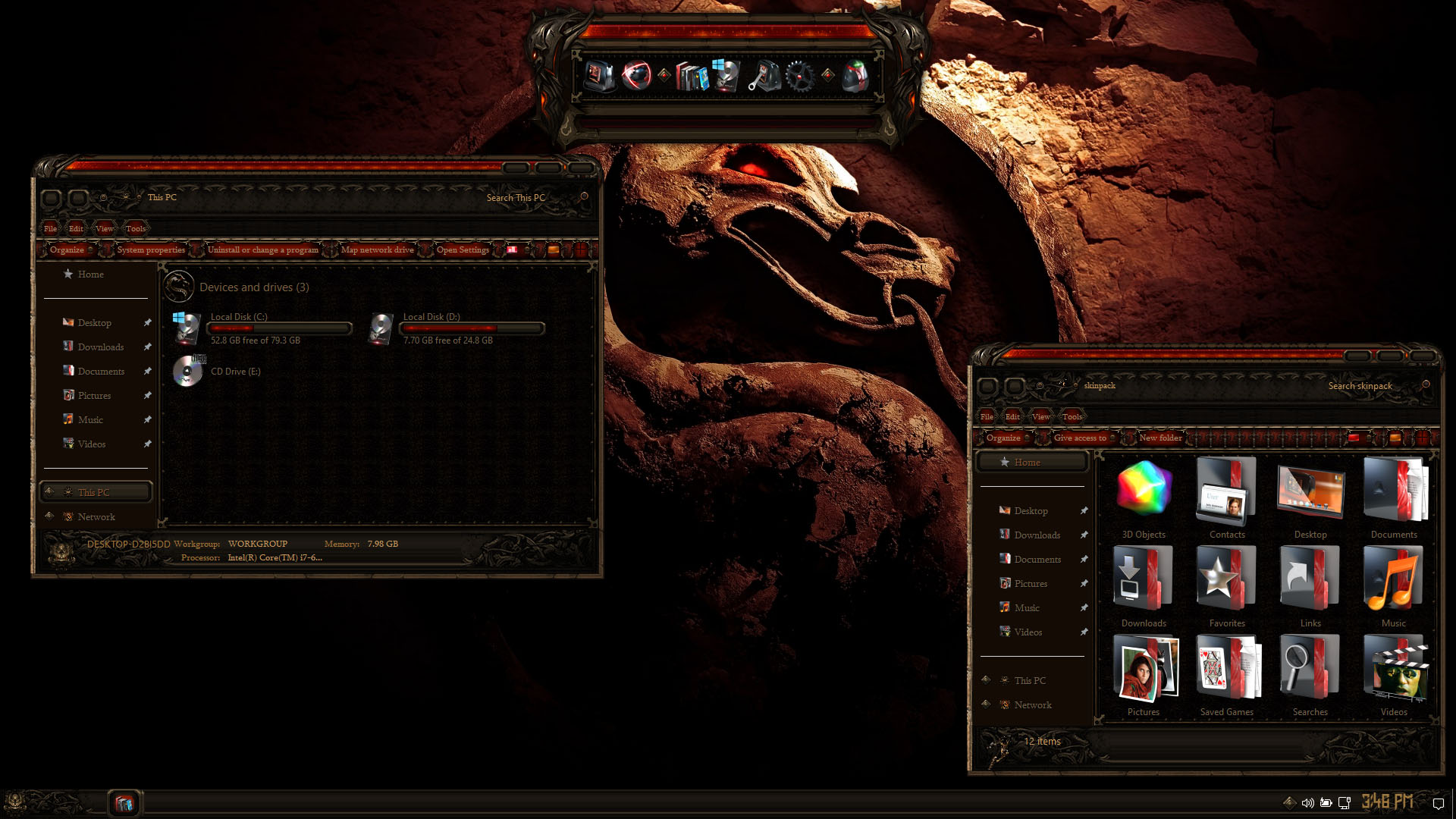This screenshot has width=1456, height=819.
Task: Focus the Search skinpack field
Action: 1360,386
